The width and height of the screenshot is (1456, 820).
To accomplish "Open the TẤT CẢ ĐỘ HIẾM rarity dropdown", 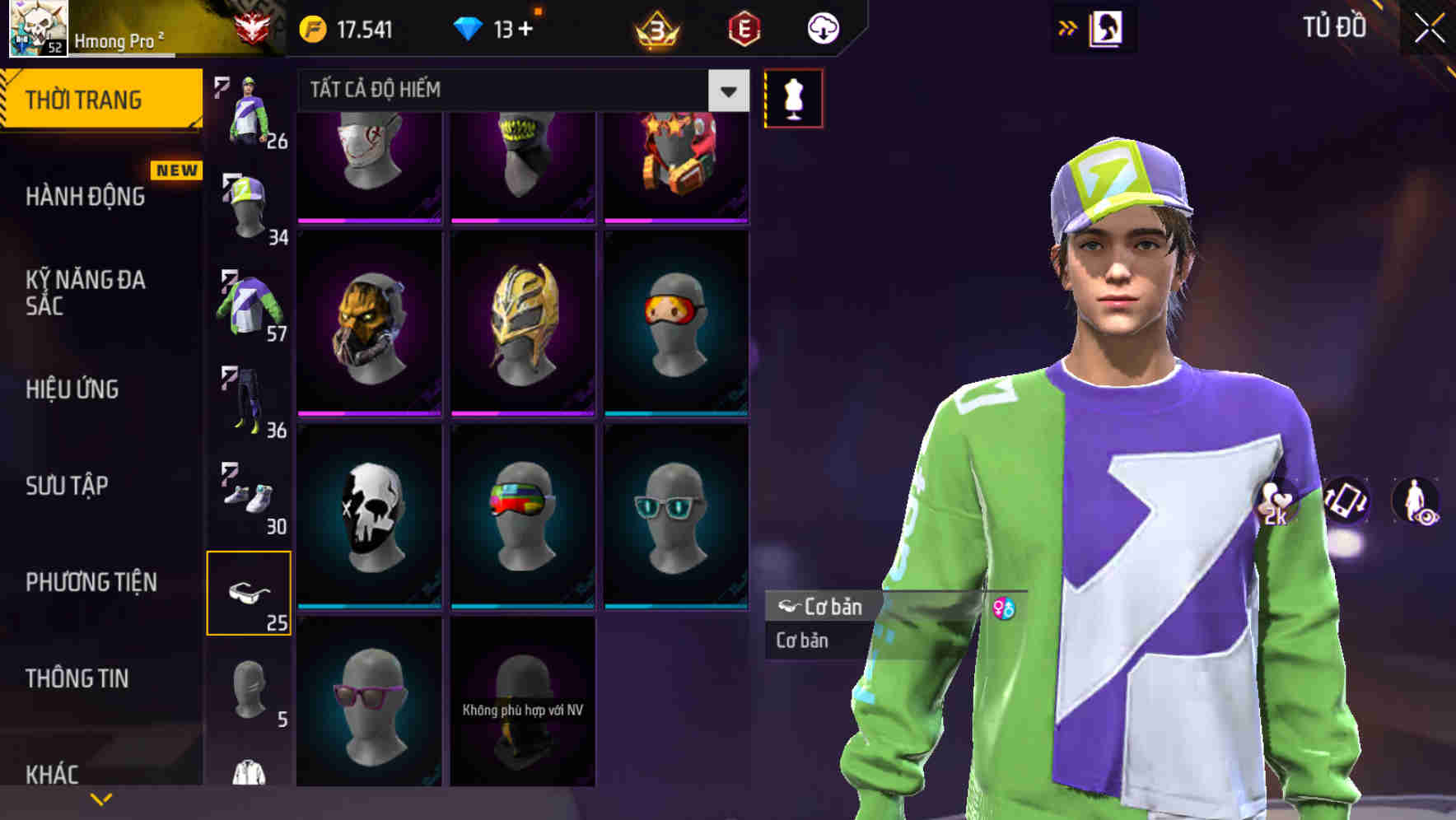I will coord(511,91).
